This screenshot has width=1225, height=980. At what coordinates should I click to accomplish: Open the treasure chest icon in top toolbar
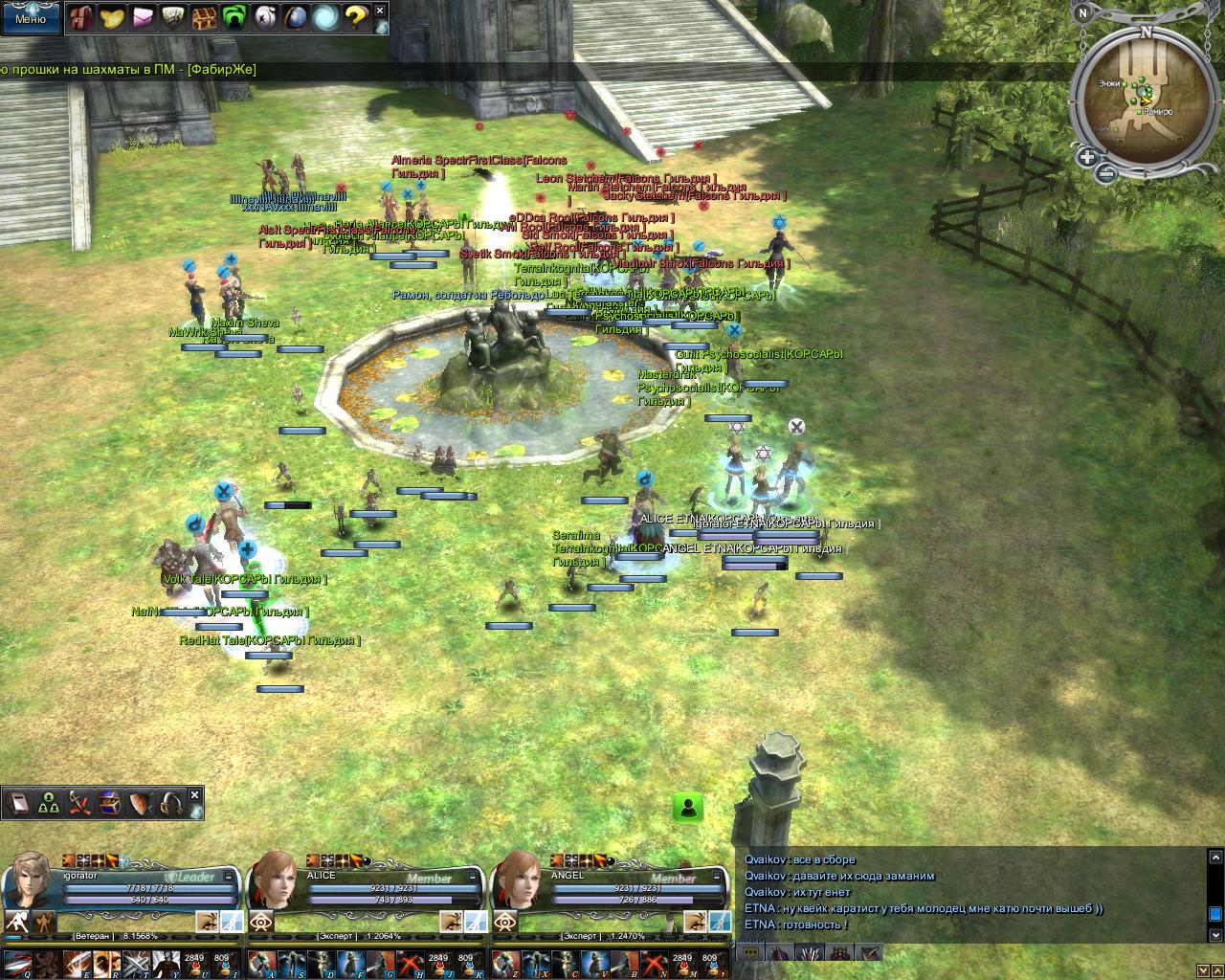point(203,17)
